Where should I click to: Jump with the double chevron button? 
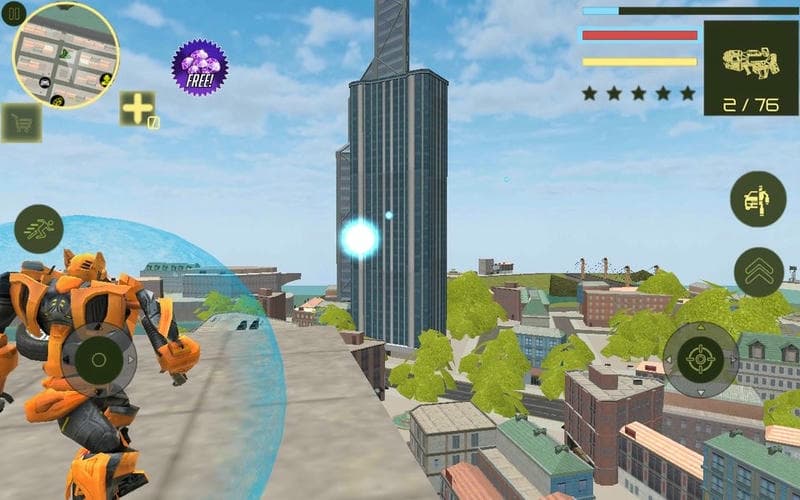[x=758, y=271]
